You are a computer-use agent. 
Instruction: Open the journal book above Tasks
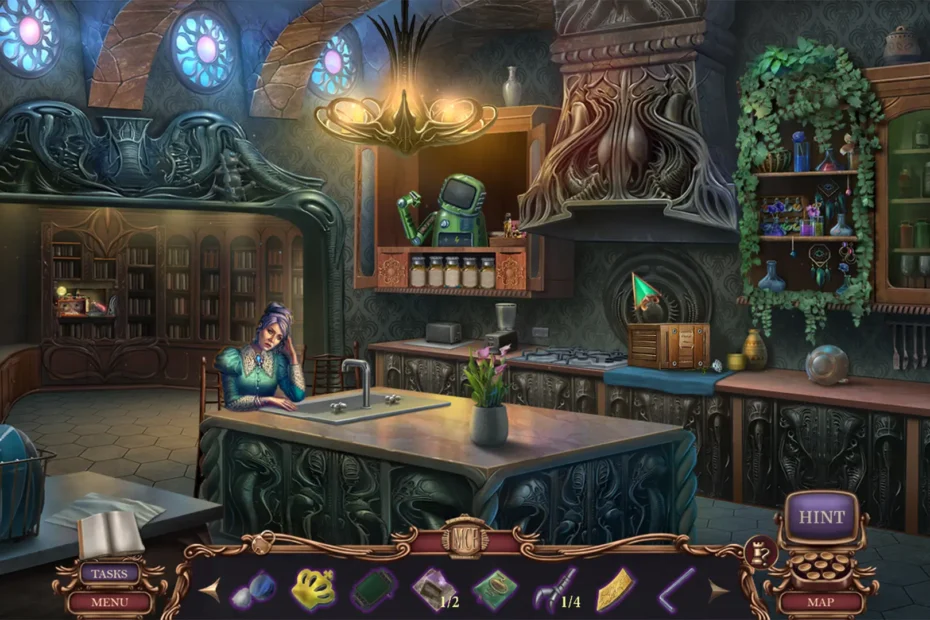[110, 534]
